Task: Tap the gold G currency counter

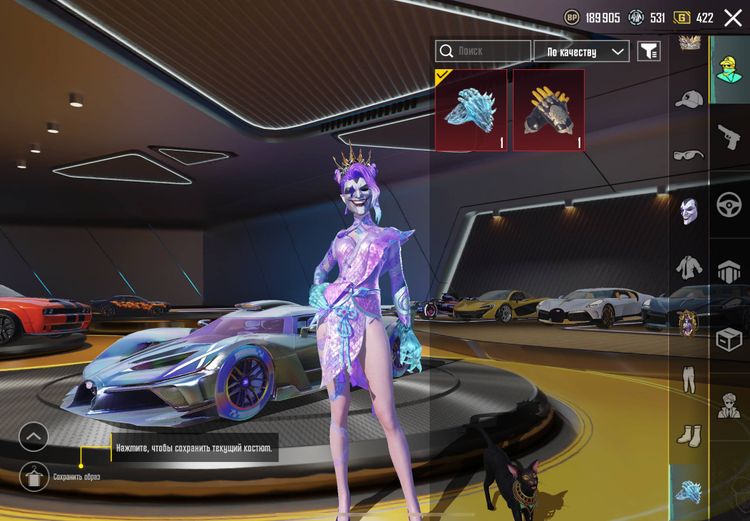Action: (694, 17)
